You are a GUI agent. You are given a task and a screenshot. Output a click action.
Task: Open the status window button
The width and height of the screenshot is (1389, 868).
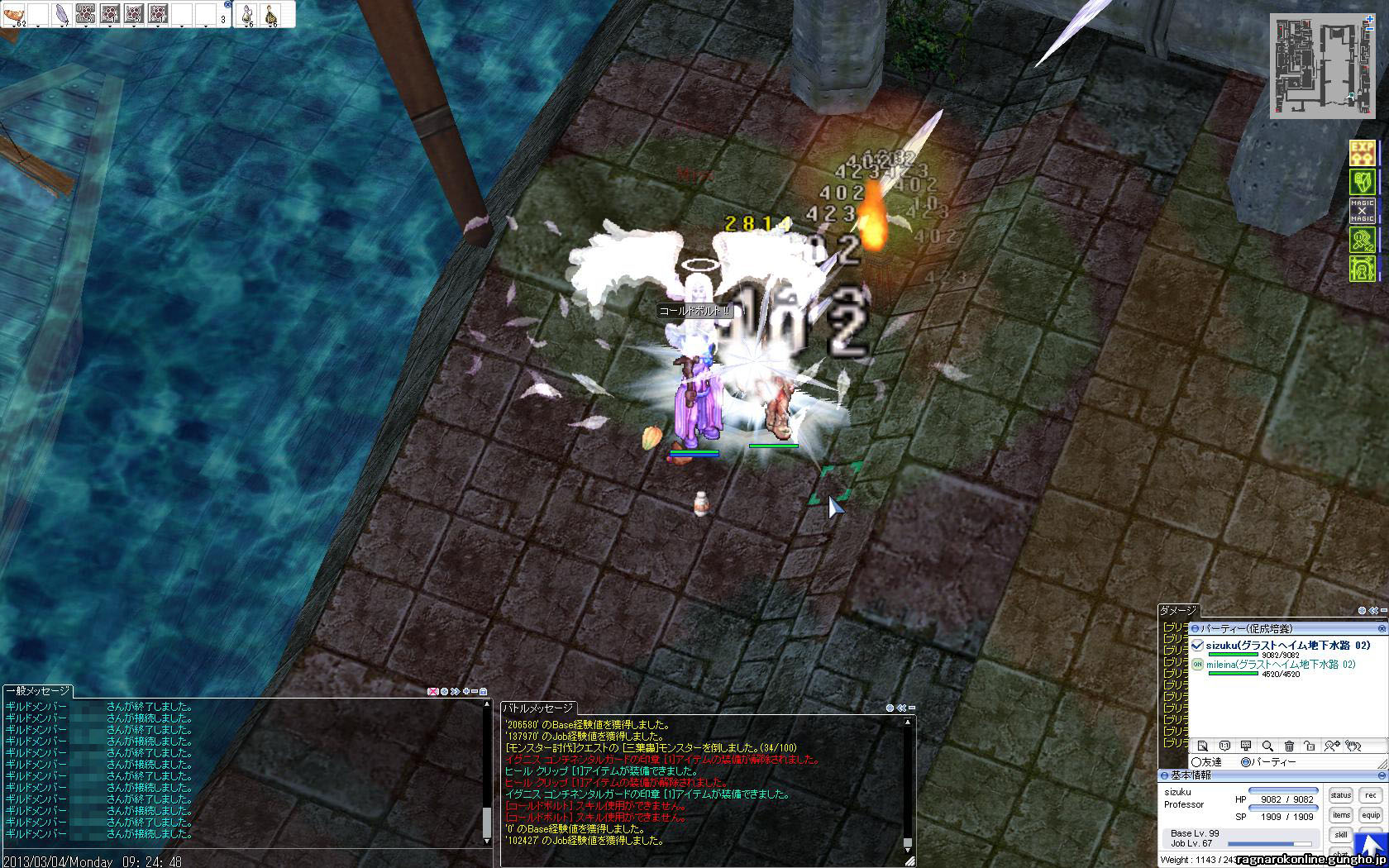[x=1341, y=795]
